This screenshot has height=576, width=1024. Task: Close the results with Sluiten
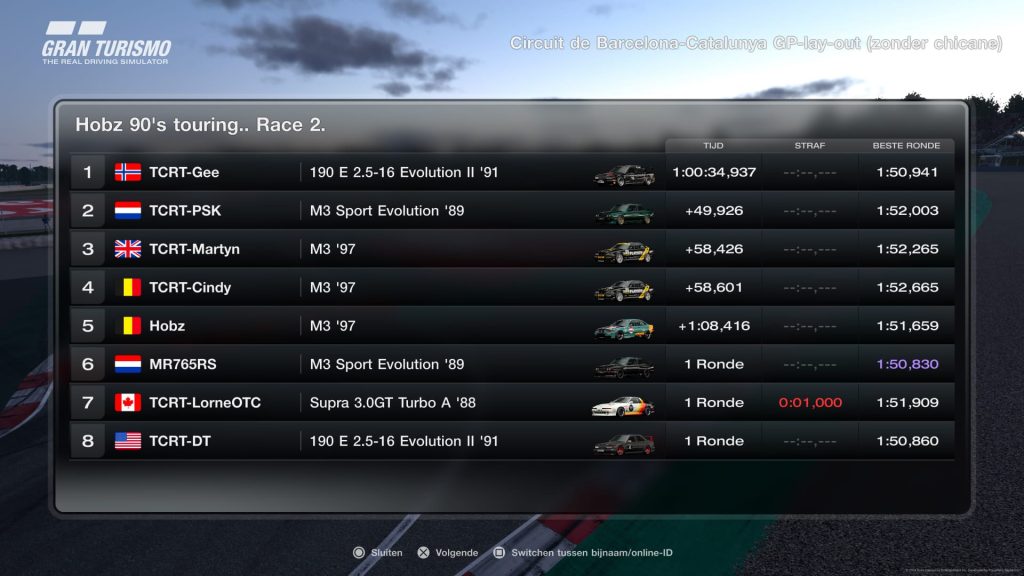click(x=377, y=552)
